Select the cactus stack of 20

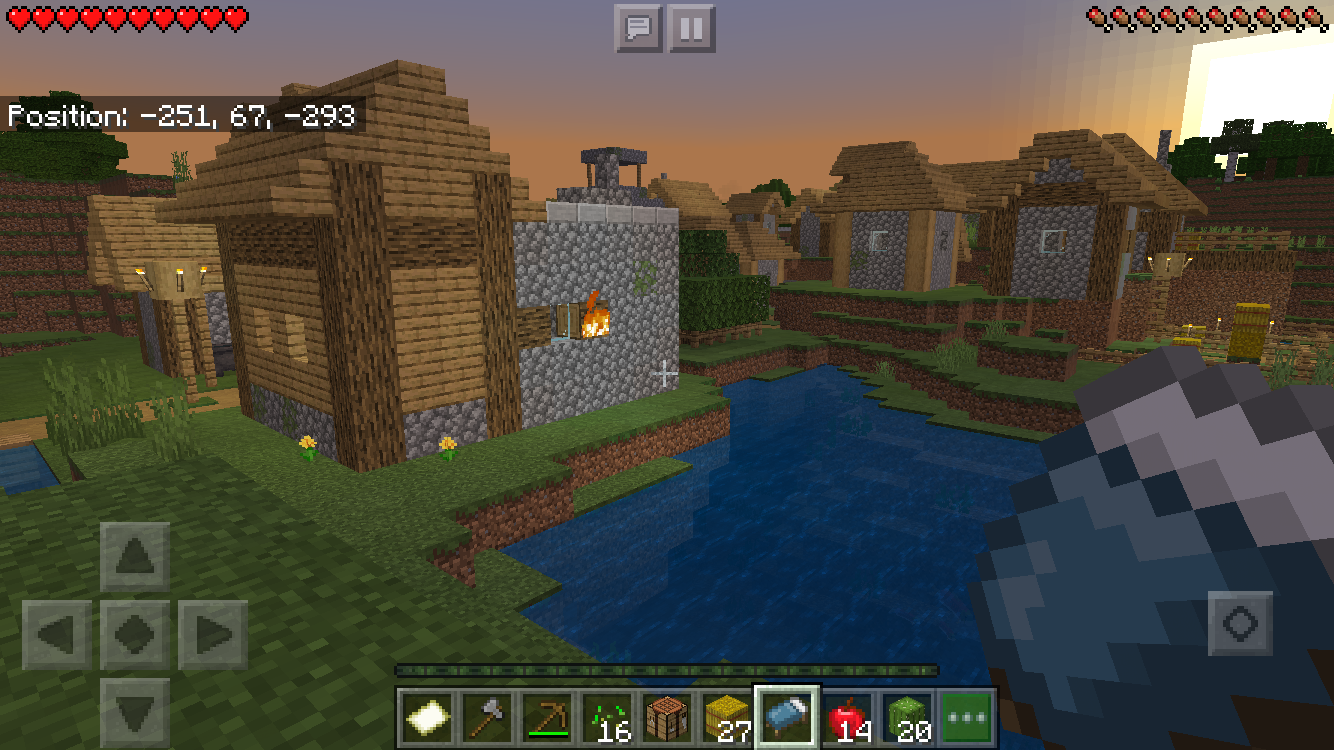pos(908,717)
